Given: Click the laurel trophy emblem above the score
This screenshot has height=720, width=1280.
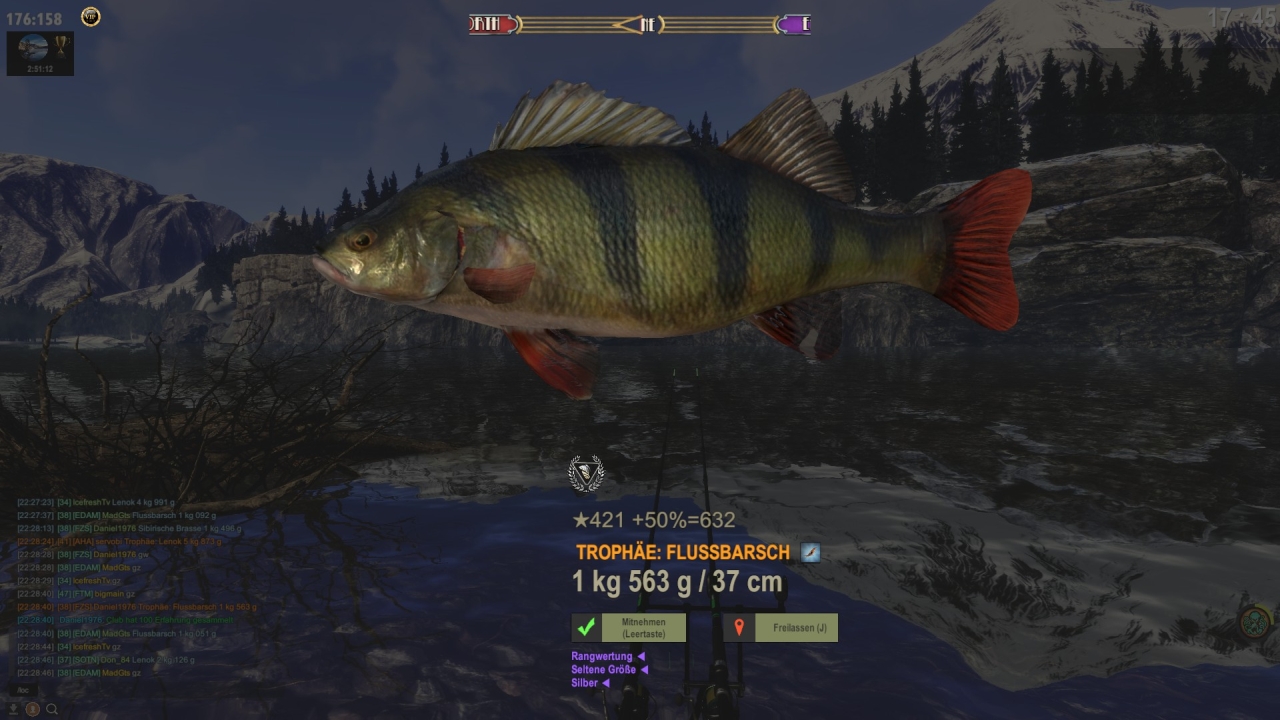Looking at the screenshot, I should pyautogui.click(x=586, y=473).
